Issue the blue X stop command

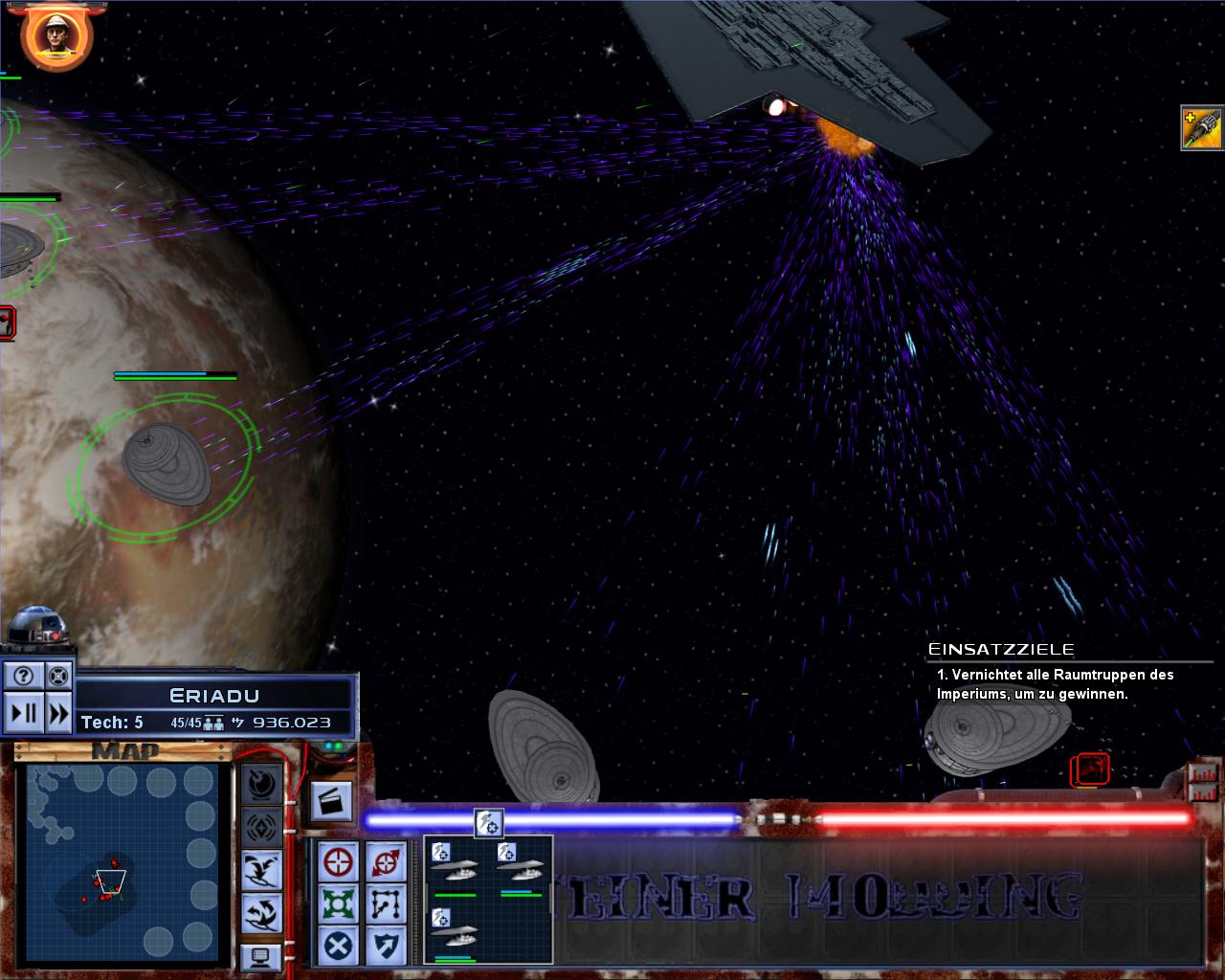[x=339, y=947]
